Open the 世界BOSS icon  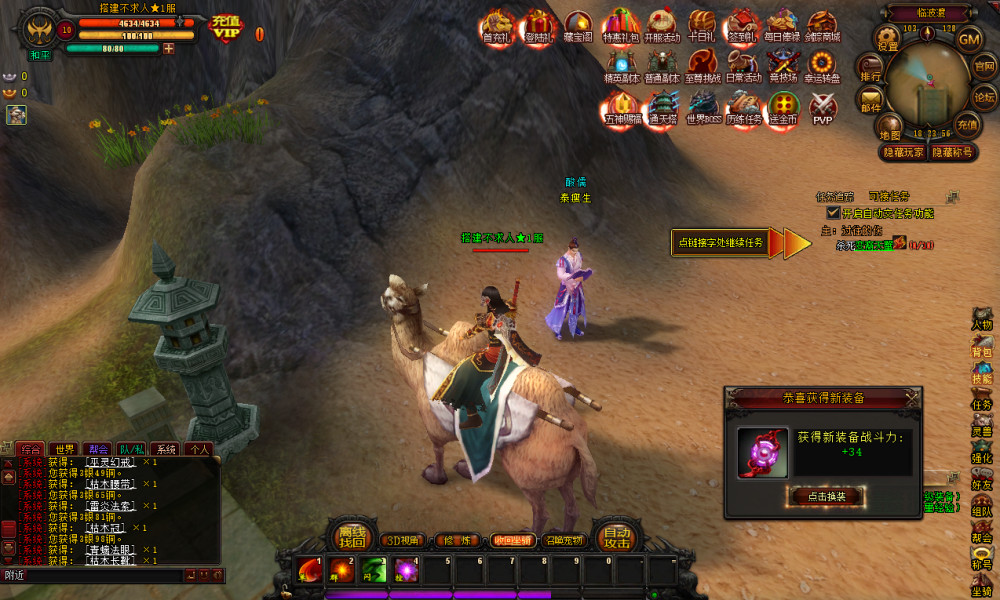[x=703, y=106]
